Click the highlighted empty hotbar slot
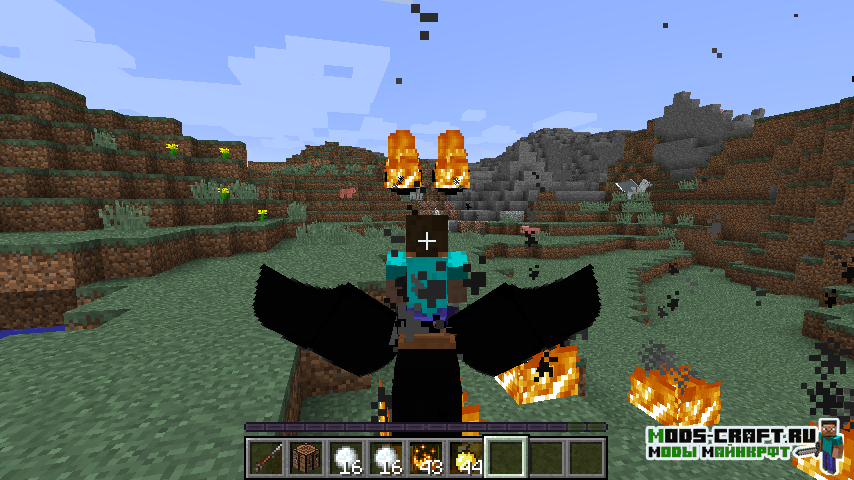854x480 pixels. [x=505, y=458]
